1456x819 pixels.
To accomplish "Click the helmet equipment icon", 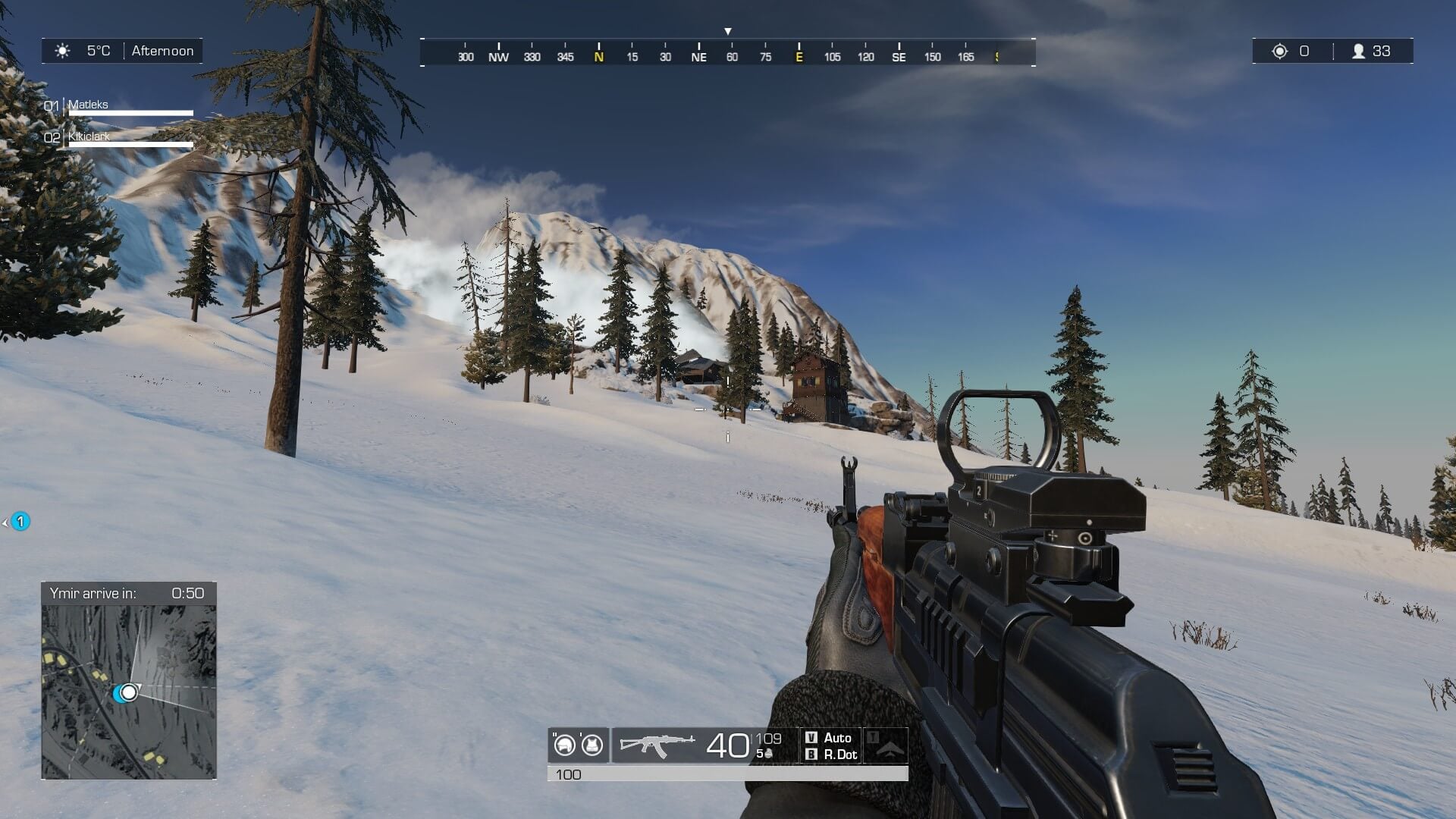I will click(564, 745).
